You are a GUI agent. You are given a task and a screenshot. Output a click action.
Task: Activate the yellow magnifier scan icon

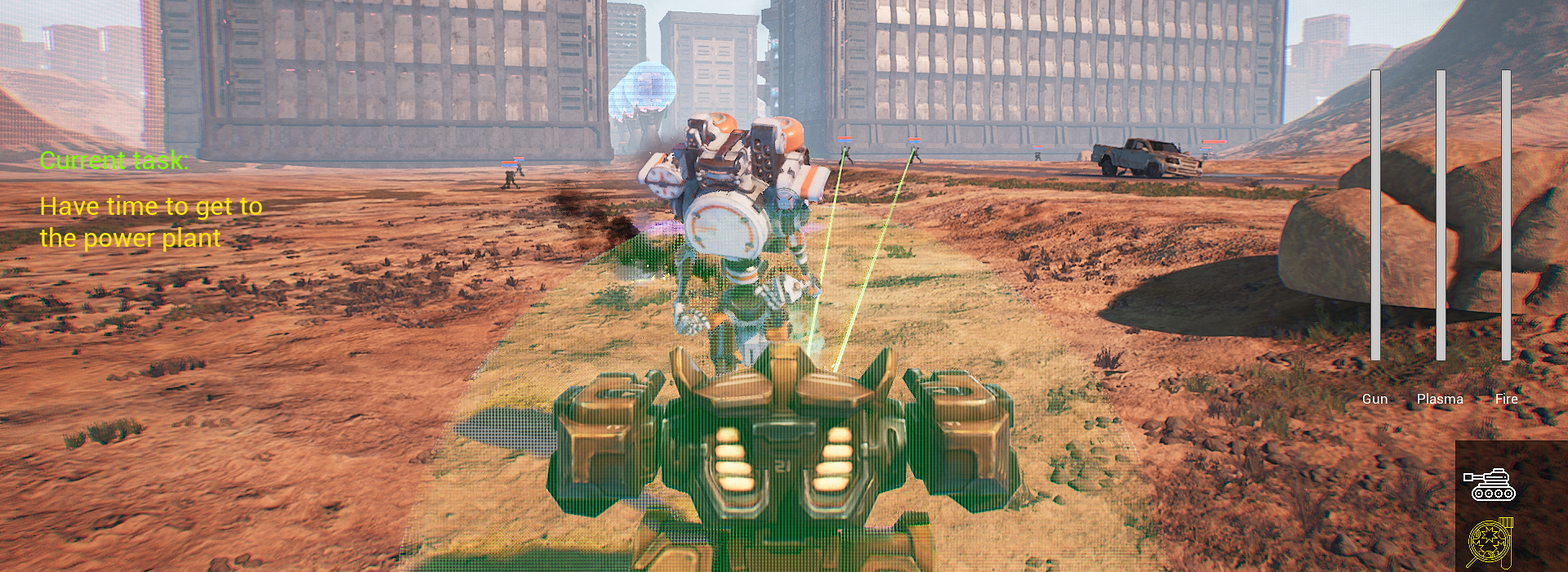click(1490, 542)
